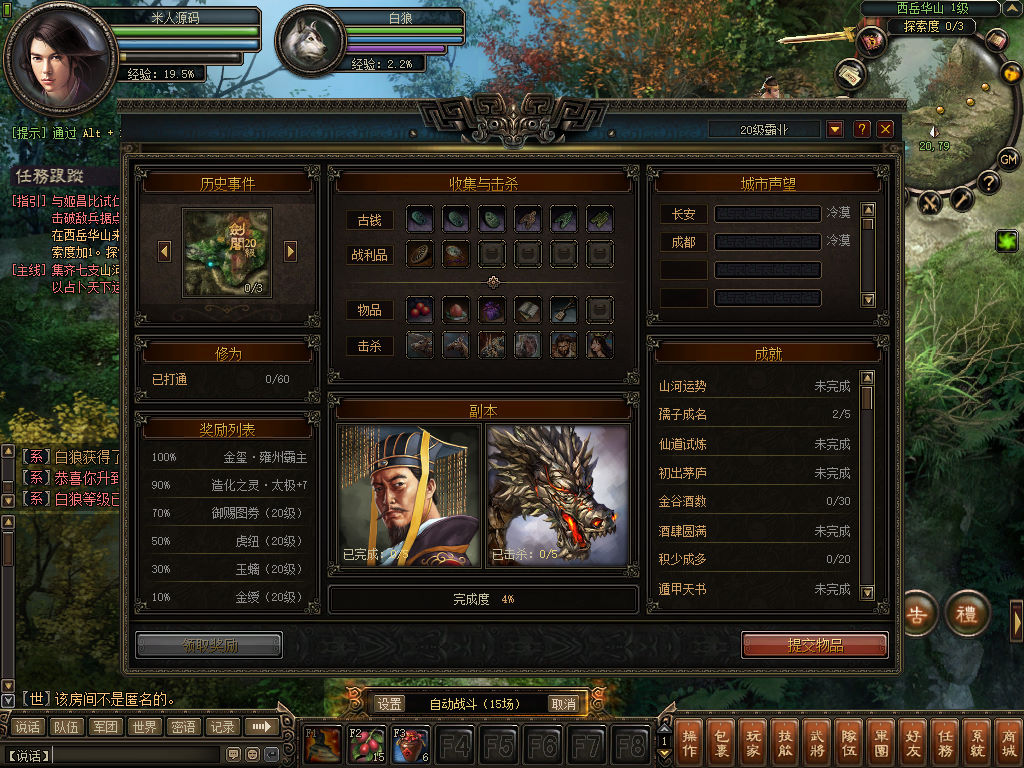Screen dimensions: 1024x768
Task: Click the 领取奖励 claim reward button
Action: (x=209, y=645)
